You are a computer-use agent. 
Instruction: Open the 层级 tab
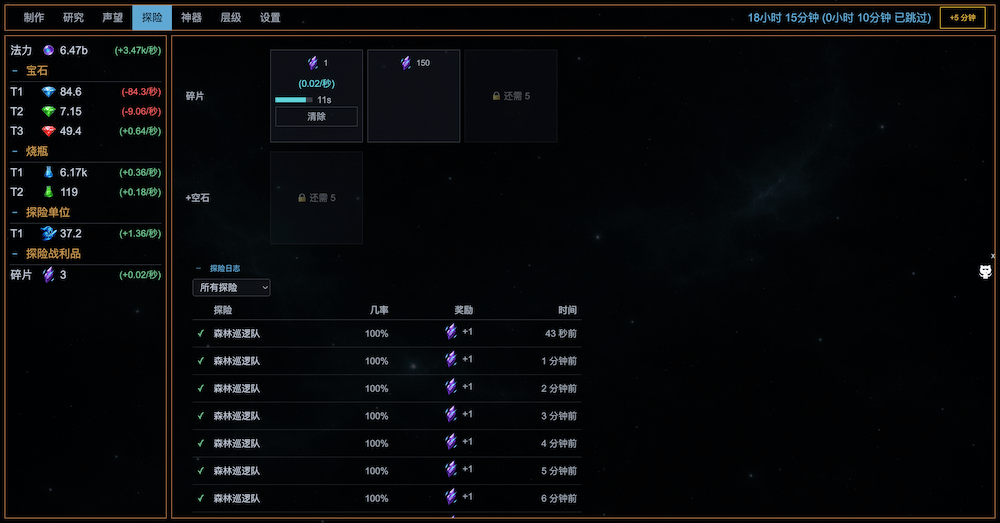(230, 18)
